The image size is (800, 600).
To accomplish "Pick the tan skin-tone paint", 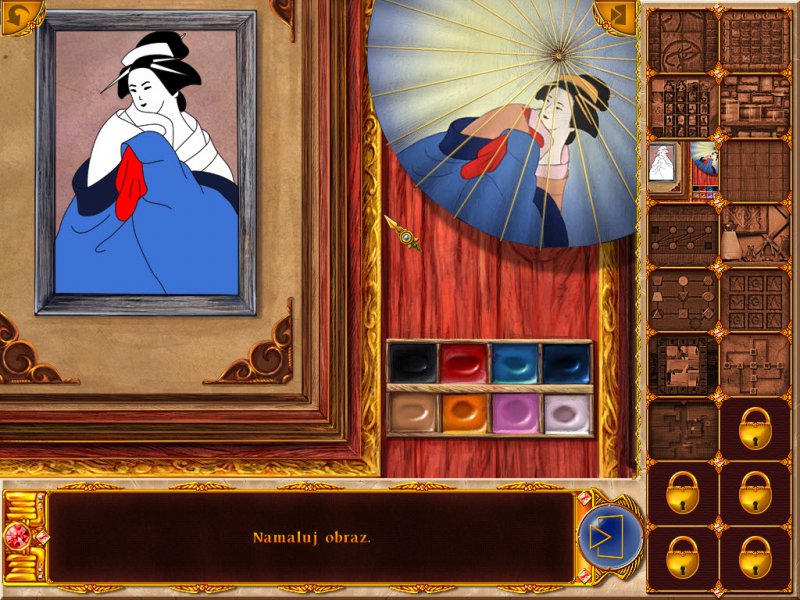I will pos(412,412).
